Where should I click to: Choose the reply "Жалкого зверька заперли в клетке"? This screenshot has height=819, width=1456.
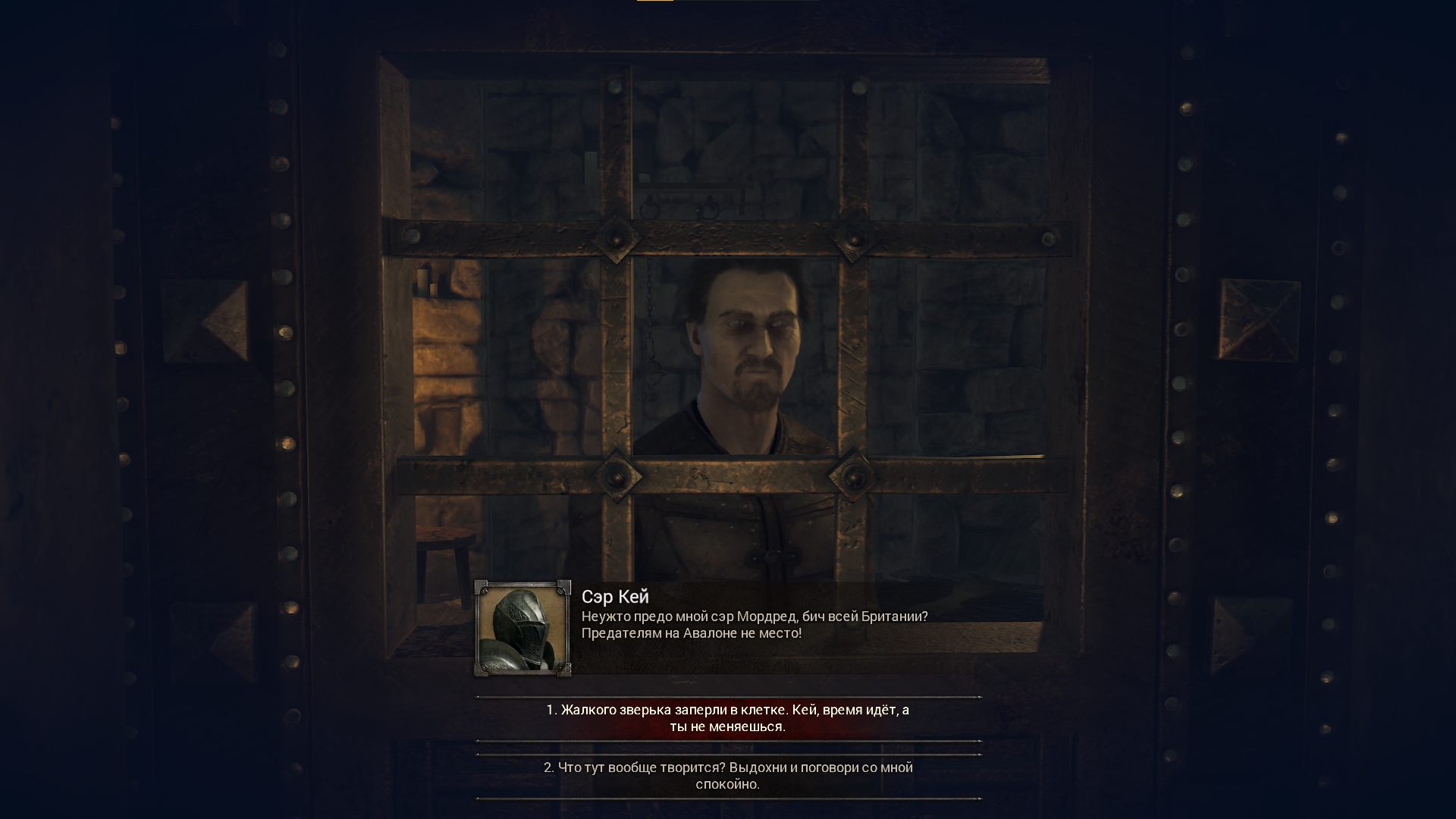(x=728, y=718)
